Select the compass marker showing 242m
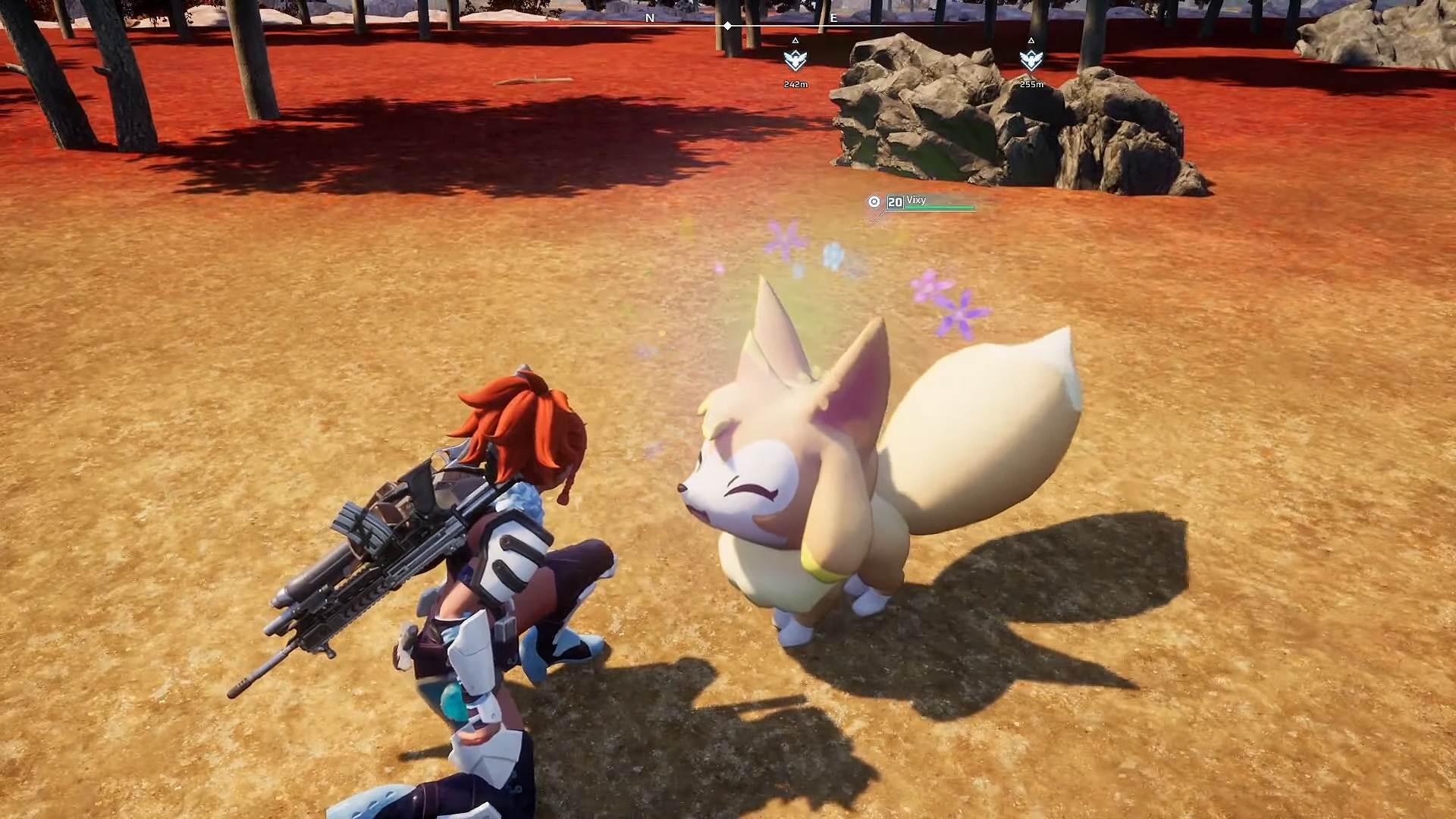The image size is (1456, 819). (x=795, y=59)
